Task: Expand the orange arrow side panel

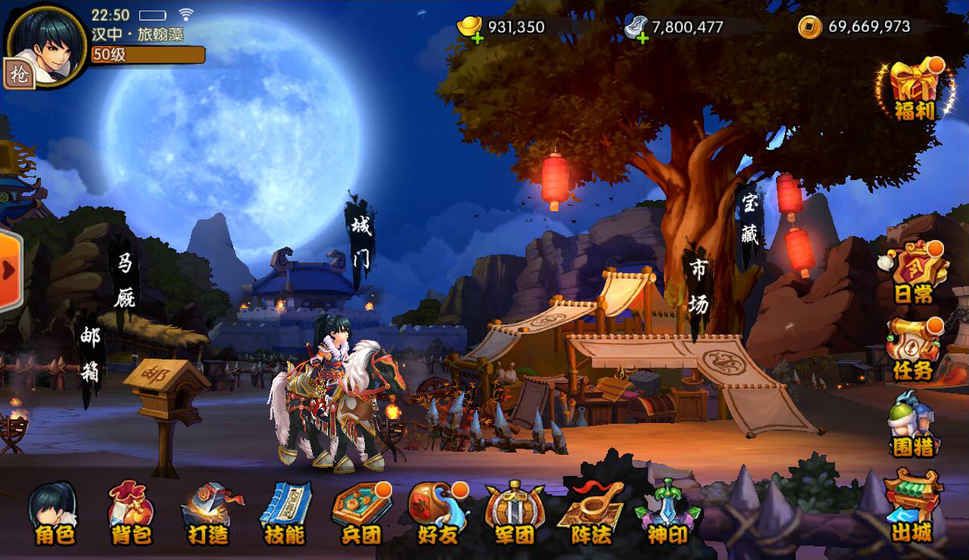Action: [x=9, y=270]
